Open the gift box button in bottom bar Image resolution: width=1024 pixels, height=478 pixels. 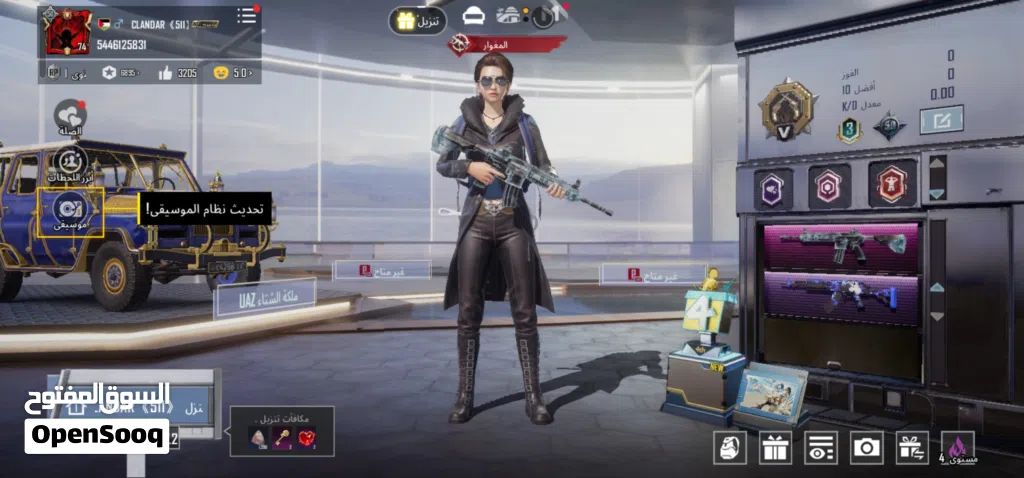pos(775,448)
